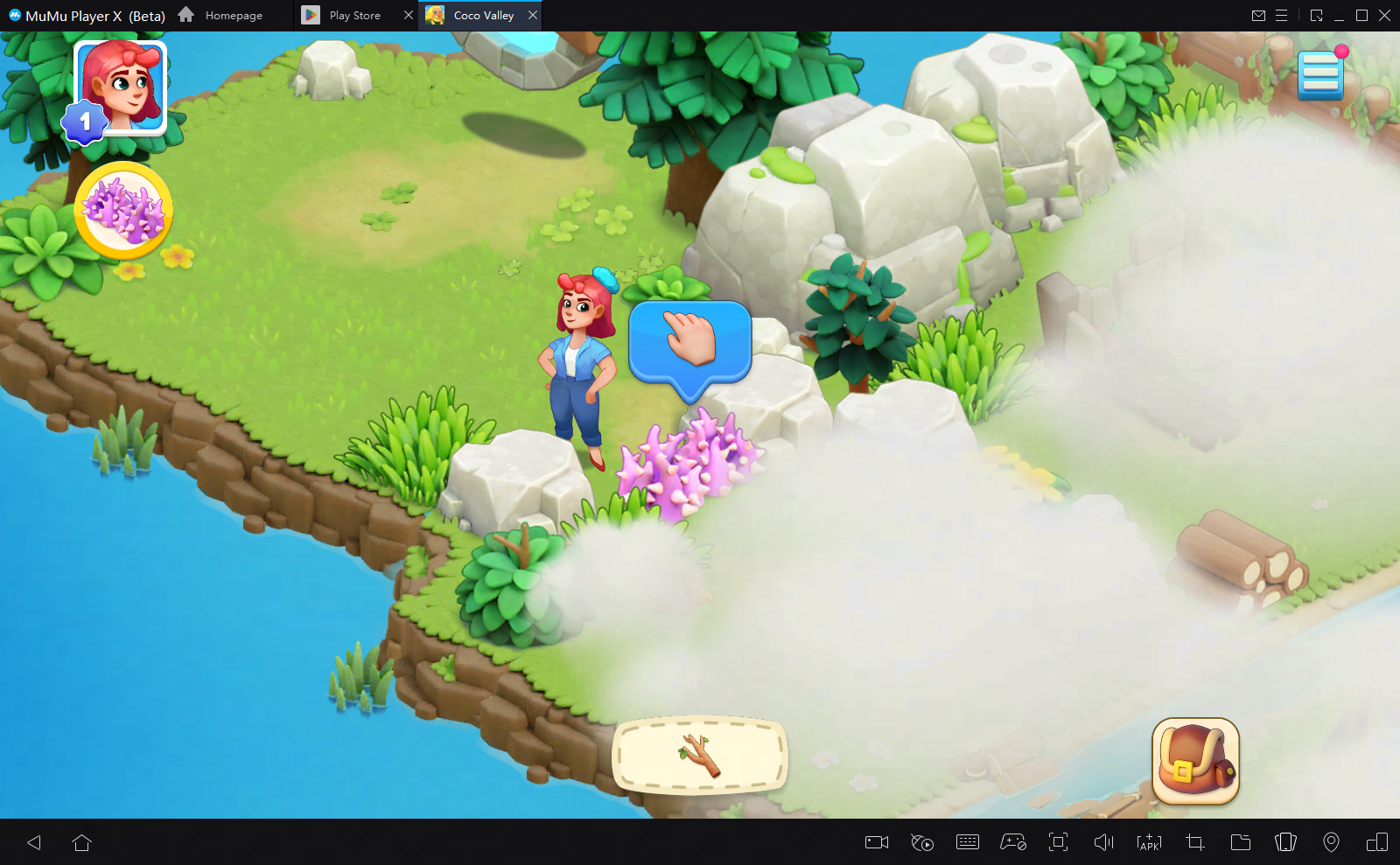Open the backpack inventory
This screenshot has height=865, width=1400.
[x=1196, y=760]
